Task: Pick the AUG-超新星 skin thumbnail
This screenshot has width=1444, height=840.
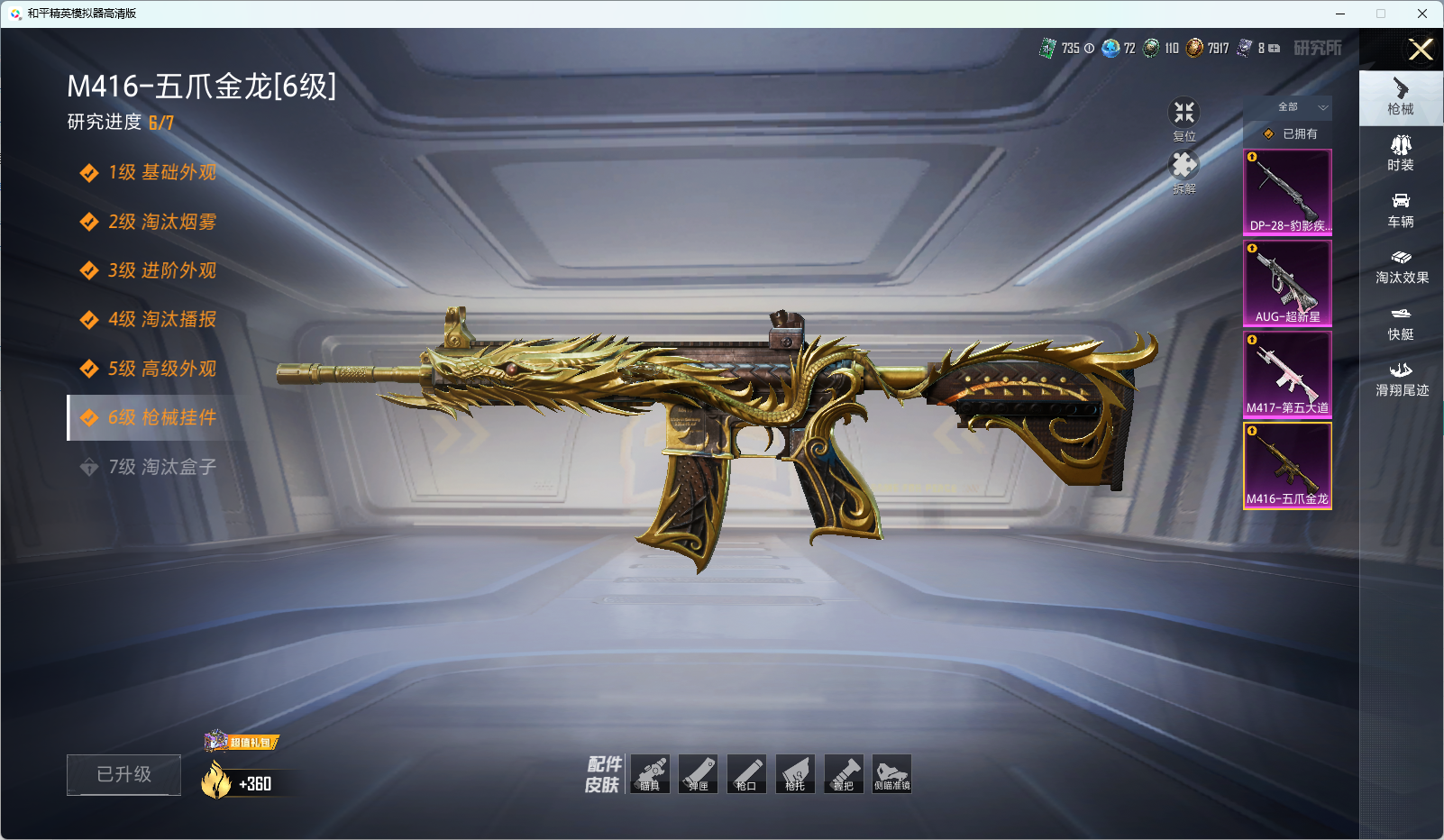Action: click(x=1287, y=283)
